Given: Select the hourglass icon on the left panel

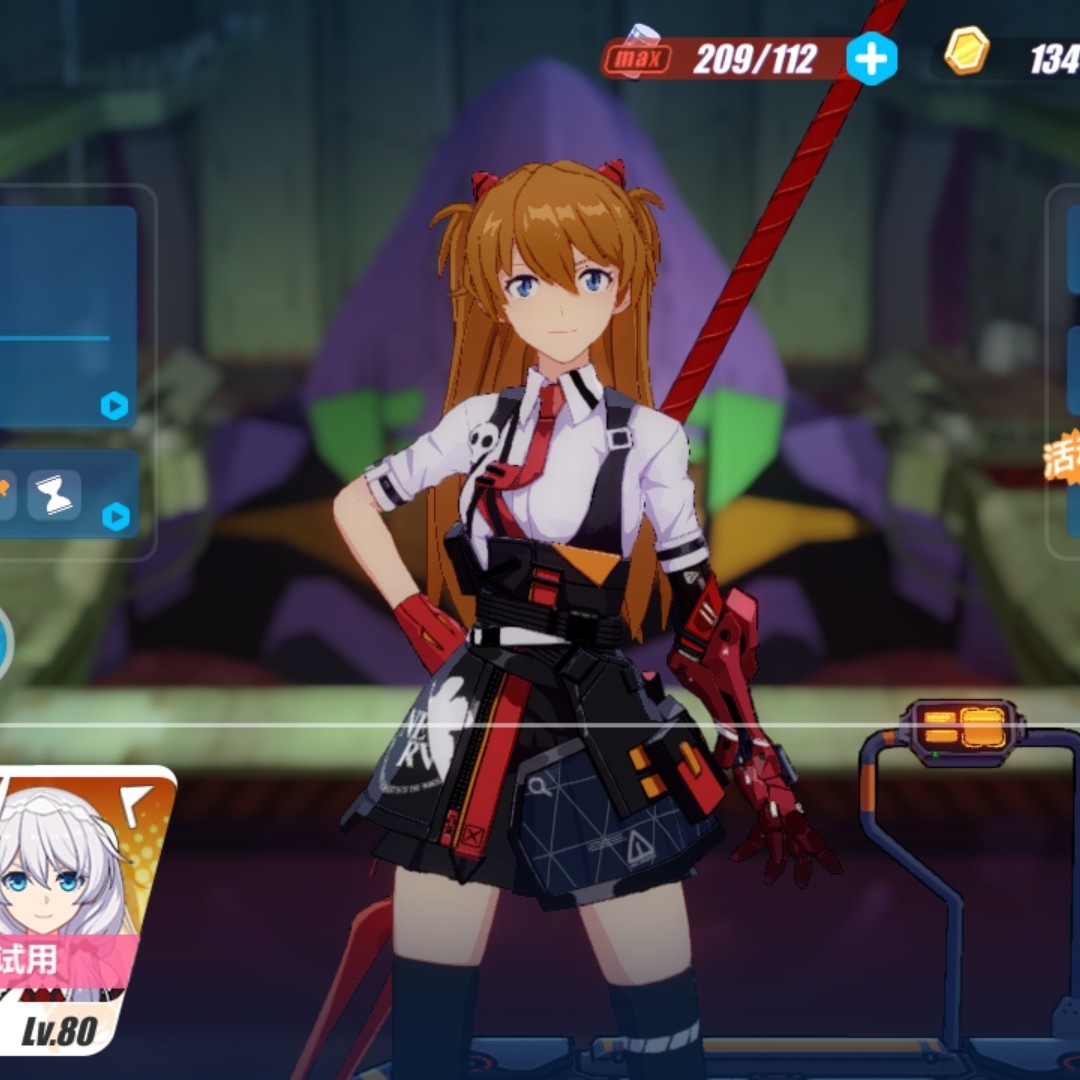Looking at the screenshot, I should click(x=54, y=495).
